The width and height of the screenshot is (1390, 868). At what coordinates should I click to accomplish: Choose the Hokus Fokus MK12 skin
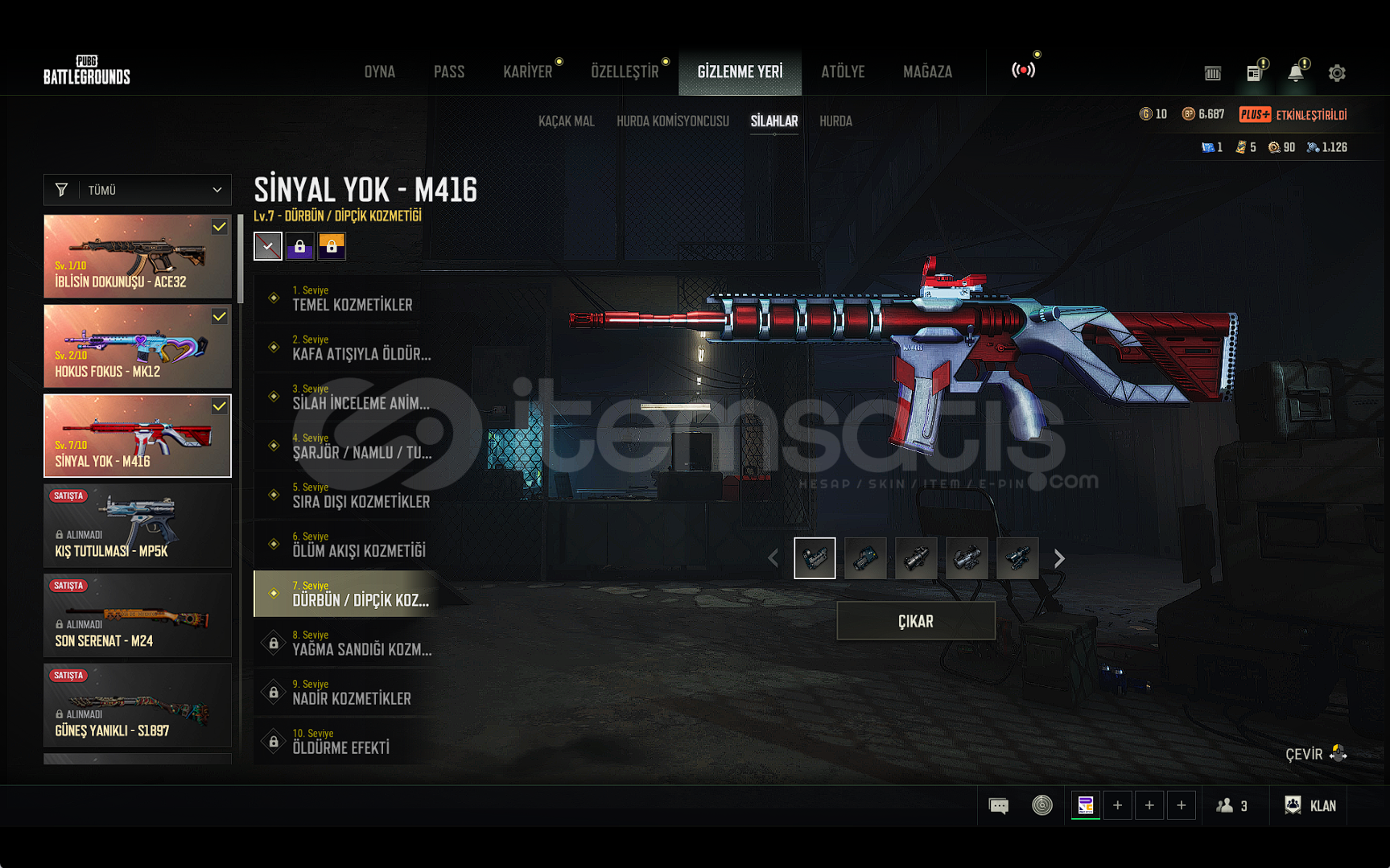[x=138, y=346]
